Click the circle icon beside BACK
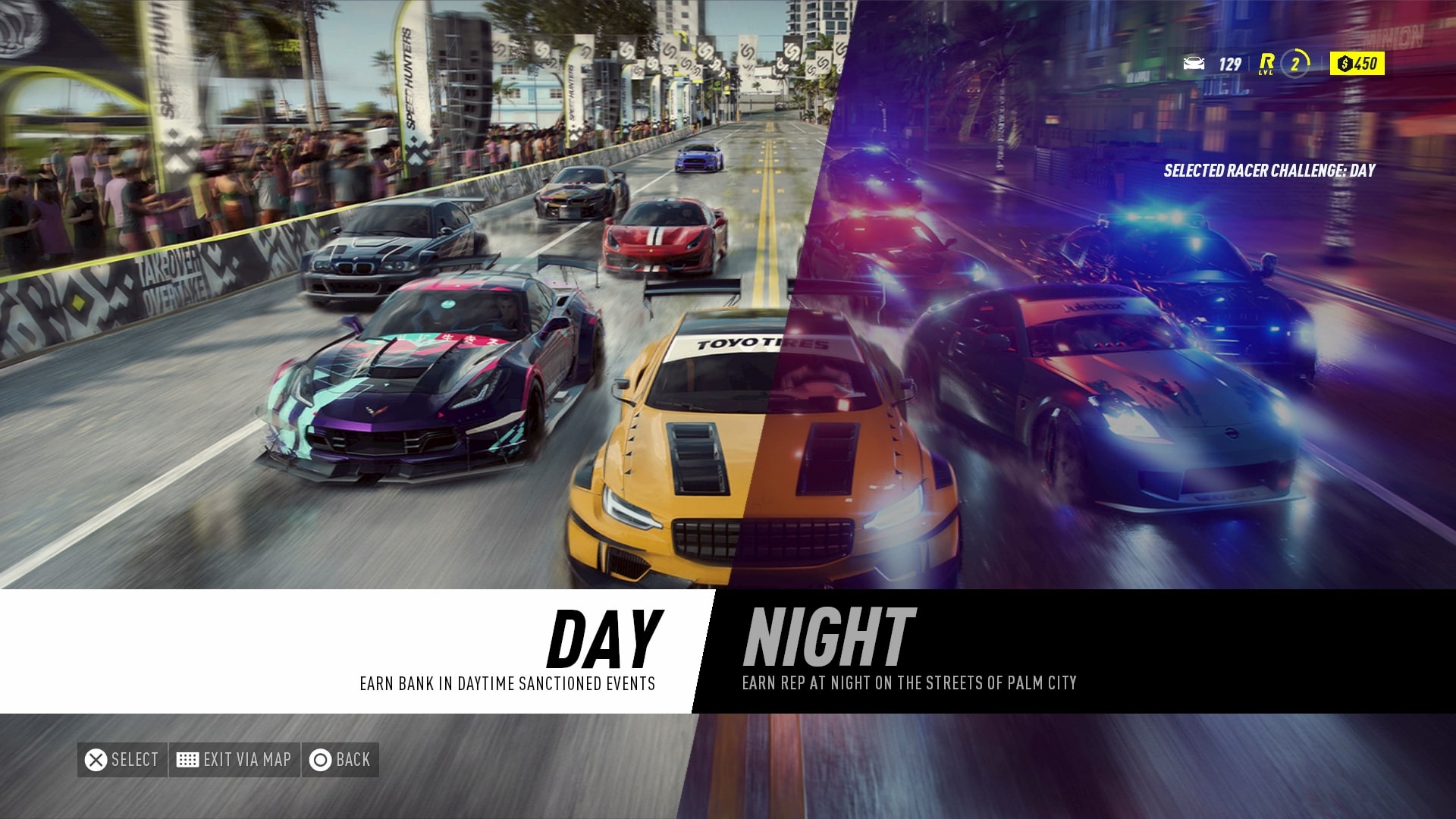 [x=320, y=759]
